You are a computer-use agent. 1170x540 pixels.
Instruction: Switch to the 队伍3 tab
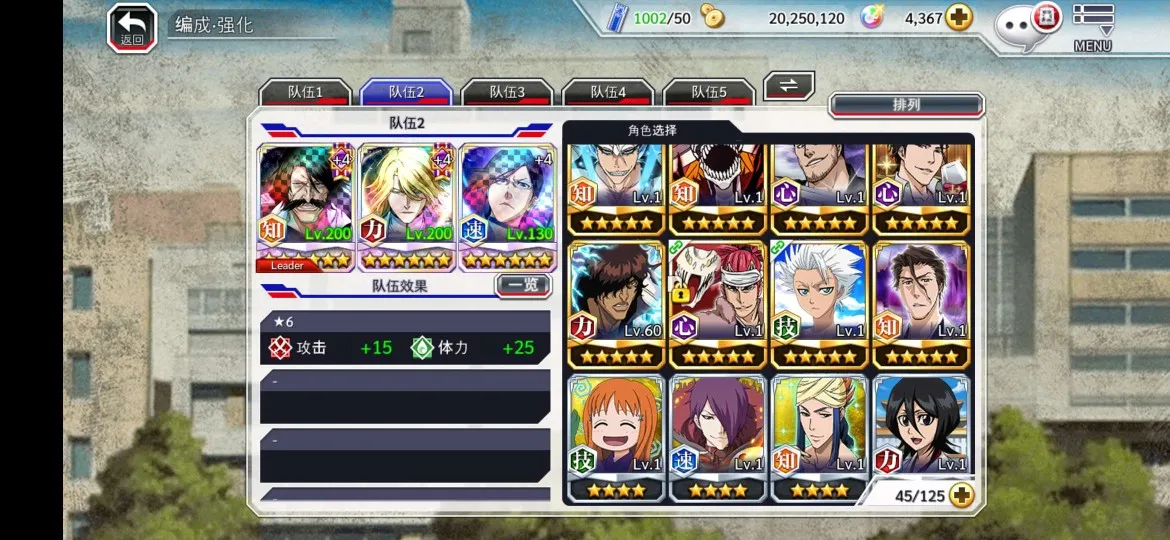pyautogui.click(x=507, y=92)
